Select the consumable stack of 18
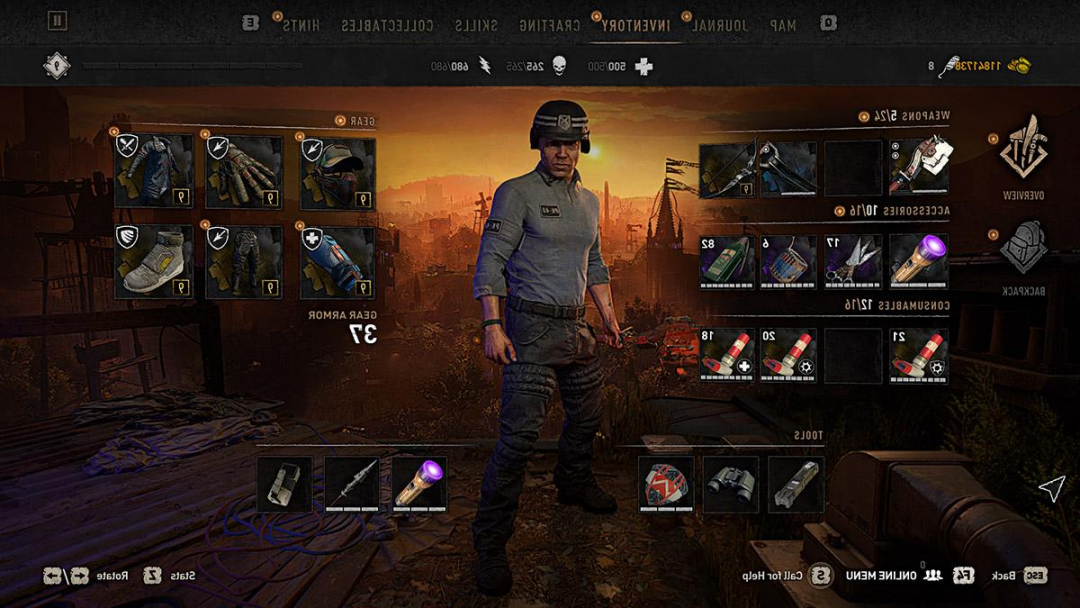 tap(727, 355)
